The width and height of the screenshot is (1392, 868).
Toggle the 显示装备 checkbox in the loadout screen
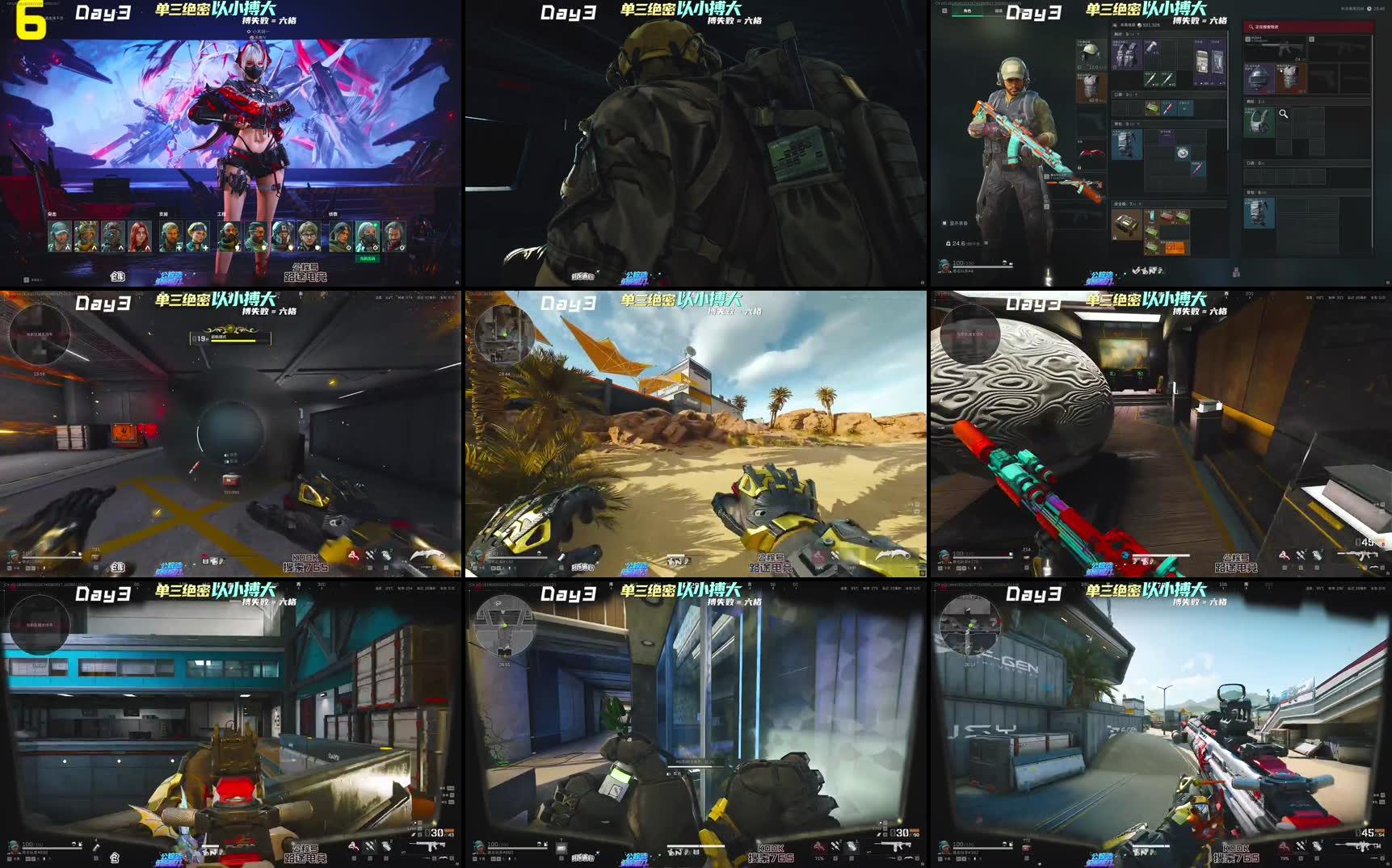[x=946, y=223]
